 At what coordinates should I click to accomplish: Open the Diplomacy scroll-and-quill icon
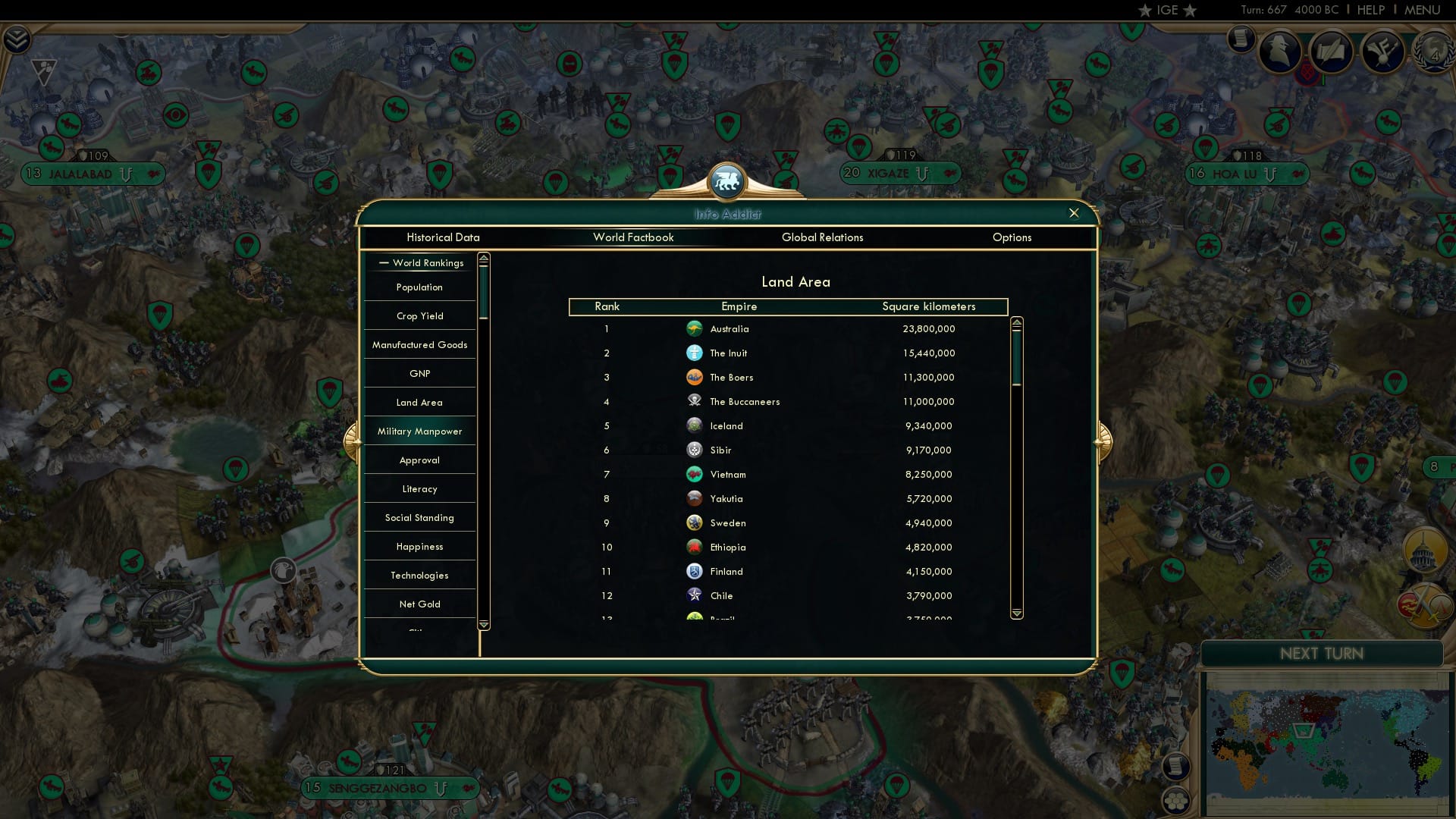pos(1330,52)
